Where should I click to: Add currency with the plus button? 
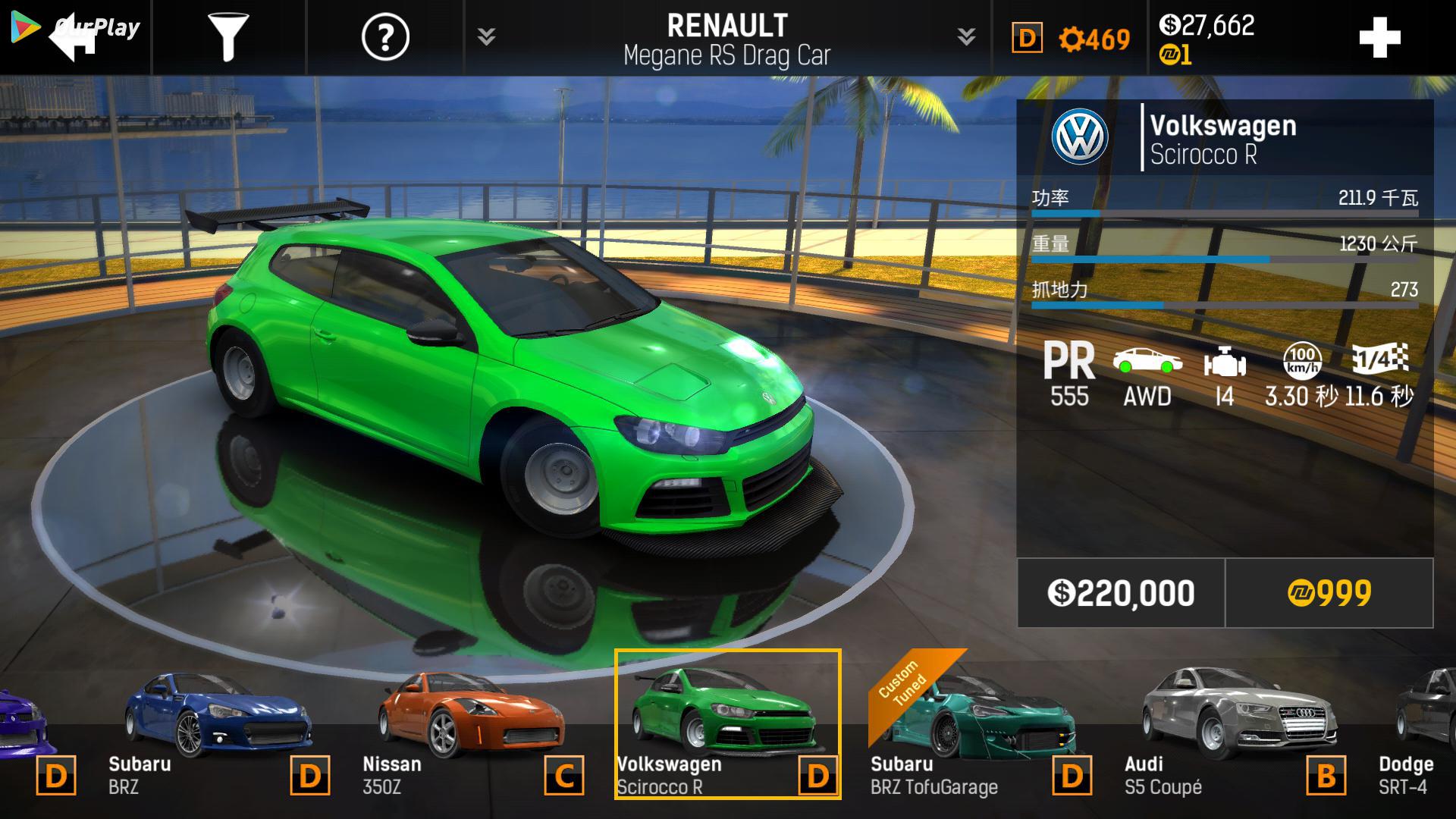coord(1379,38)
